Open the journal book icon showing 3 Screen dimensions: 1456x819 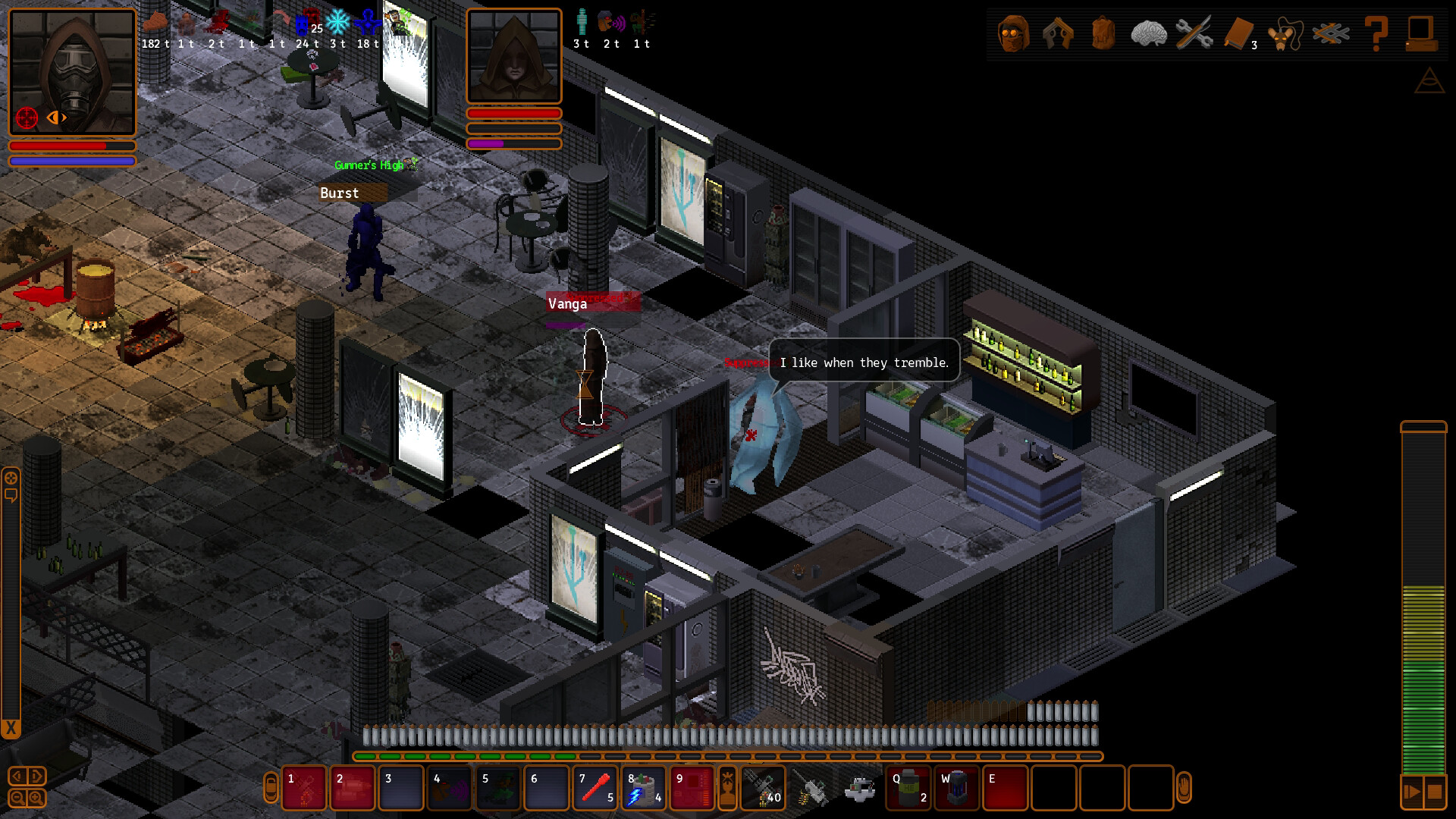[1238, 32]
